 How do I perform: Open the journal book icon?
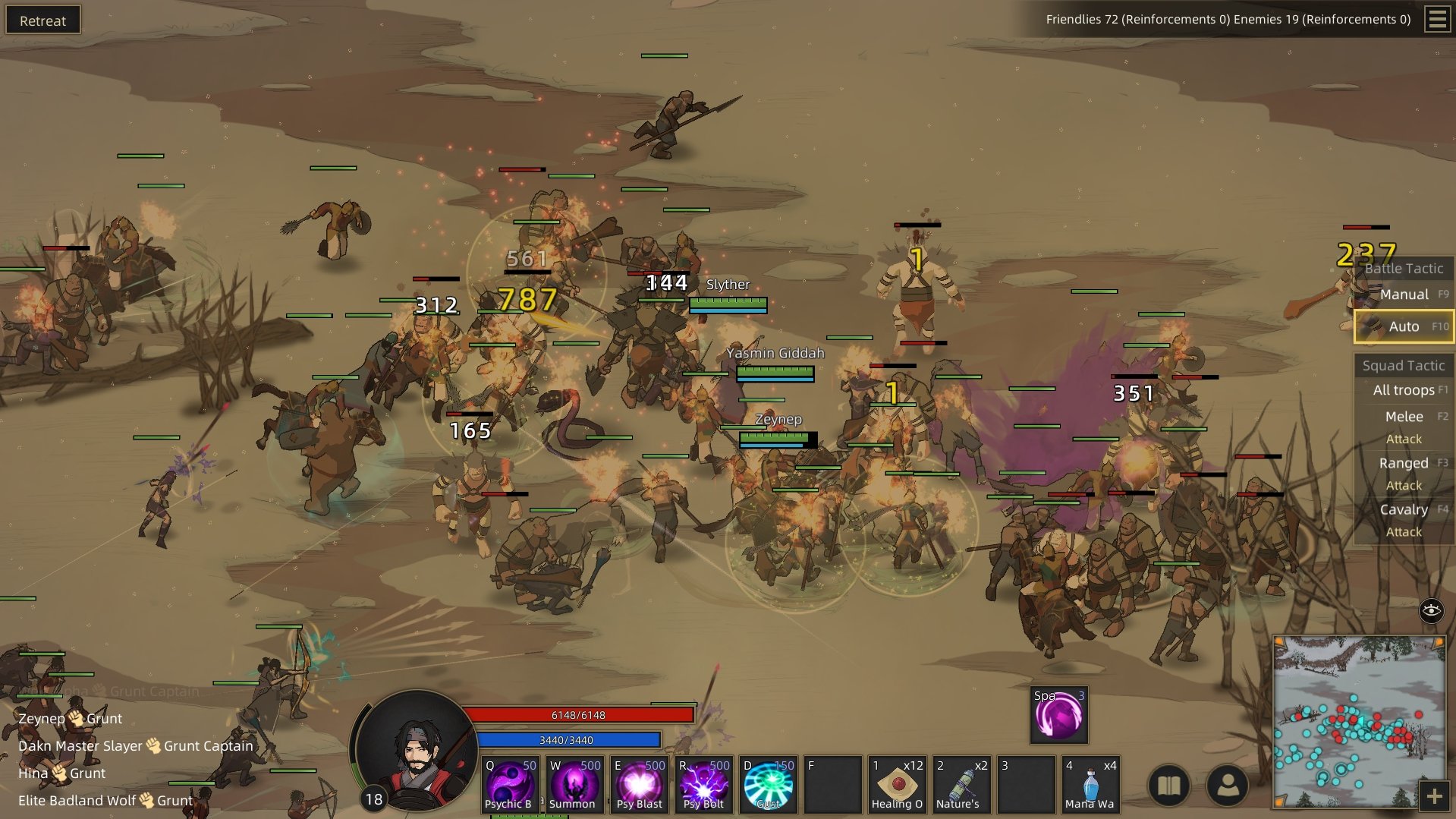pyautogui.click(x=1169, y=786)
